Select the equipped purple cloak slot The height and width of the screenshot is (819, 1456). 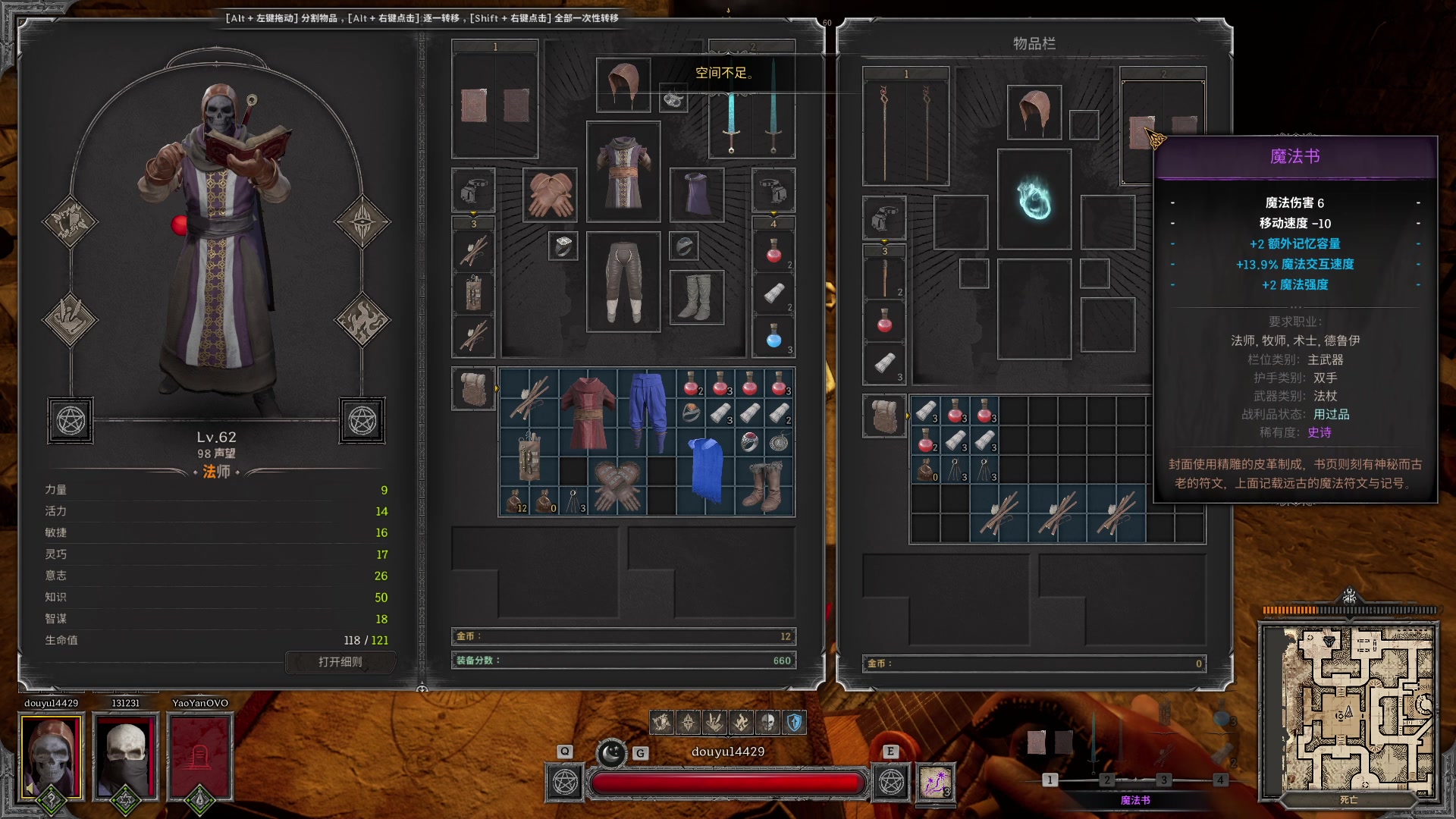(697, 195)
